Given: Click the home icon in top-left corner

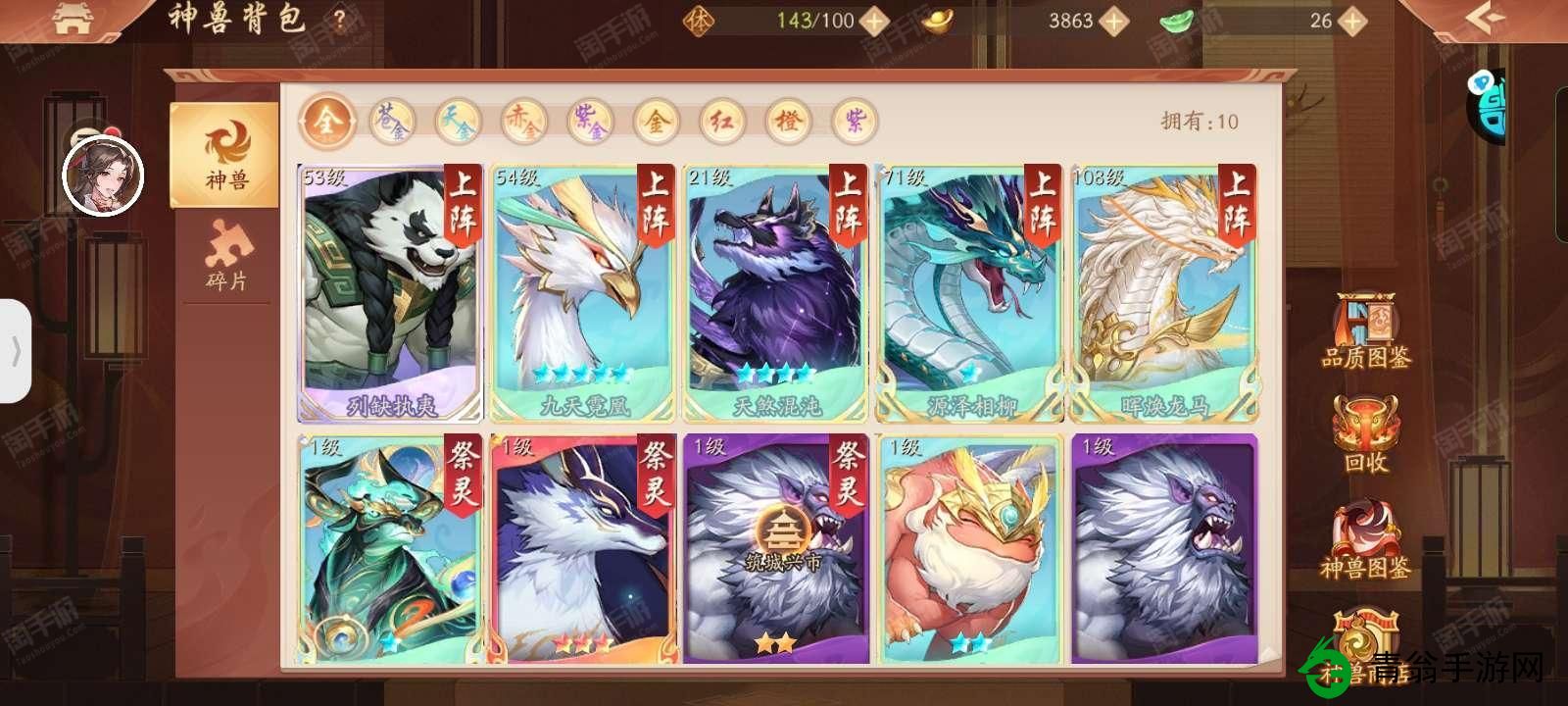Looking at the screenshot, I should pos(71,18).
